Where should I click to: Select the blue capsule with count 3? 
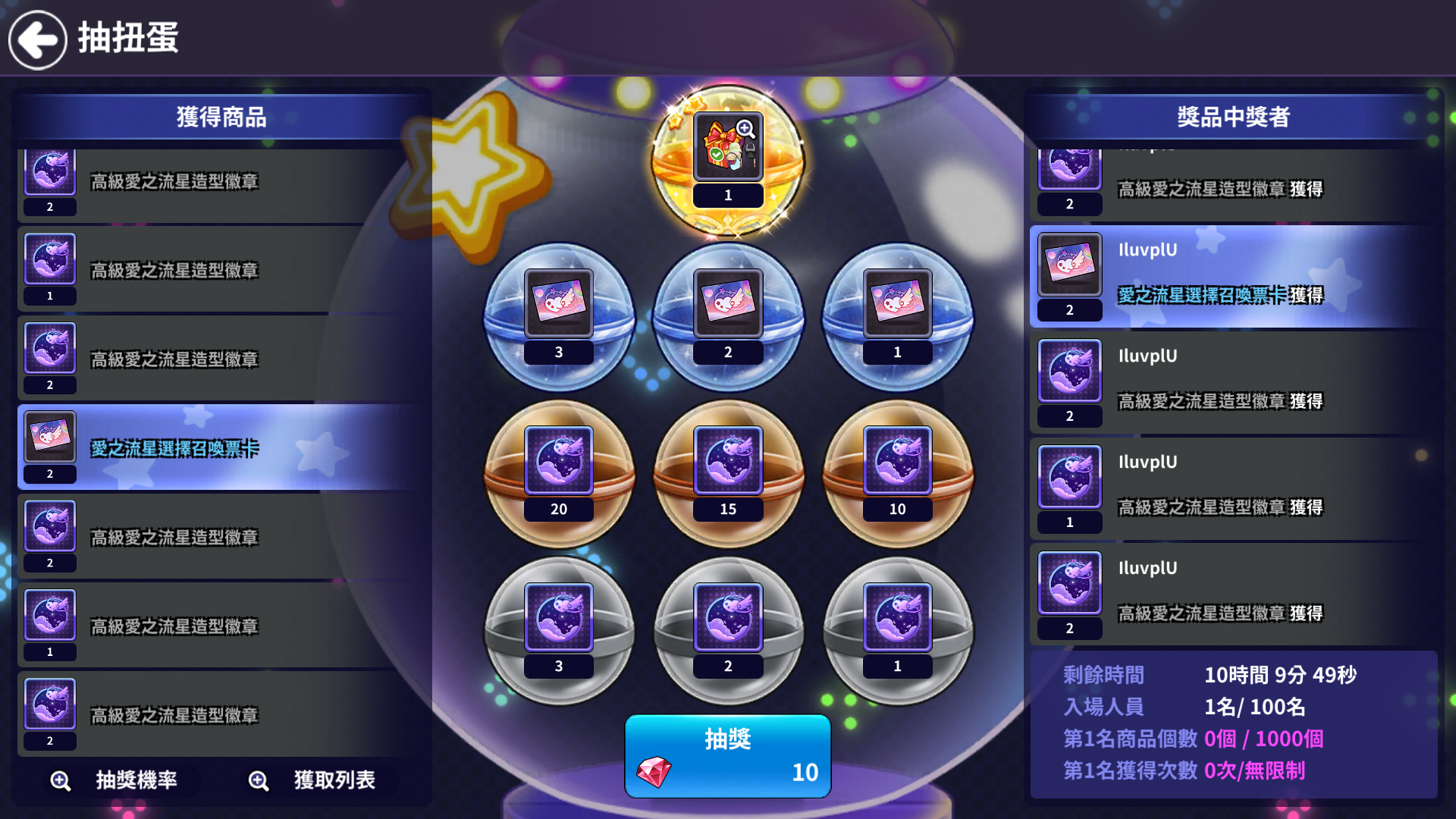tap(559, 316)
